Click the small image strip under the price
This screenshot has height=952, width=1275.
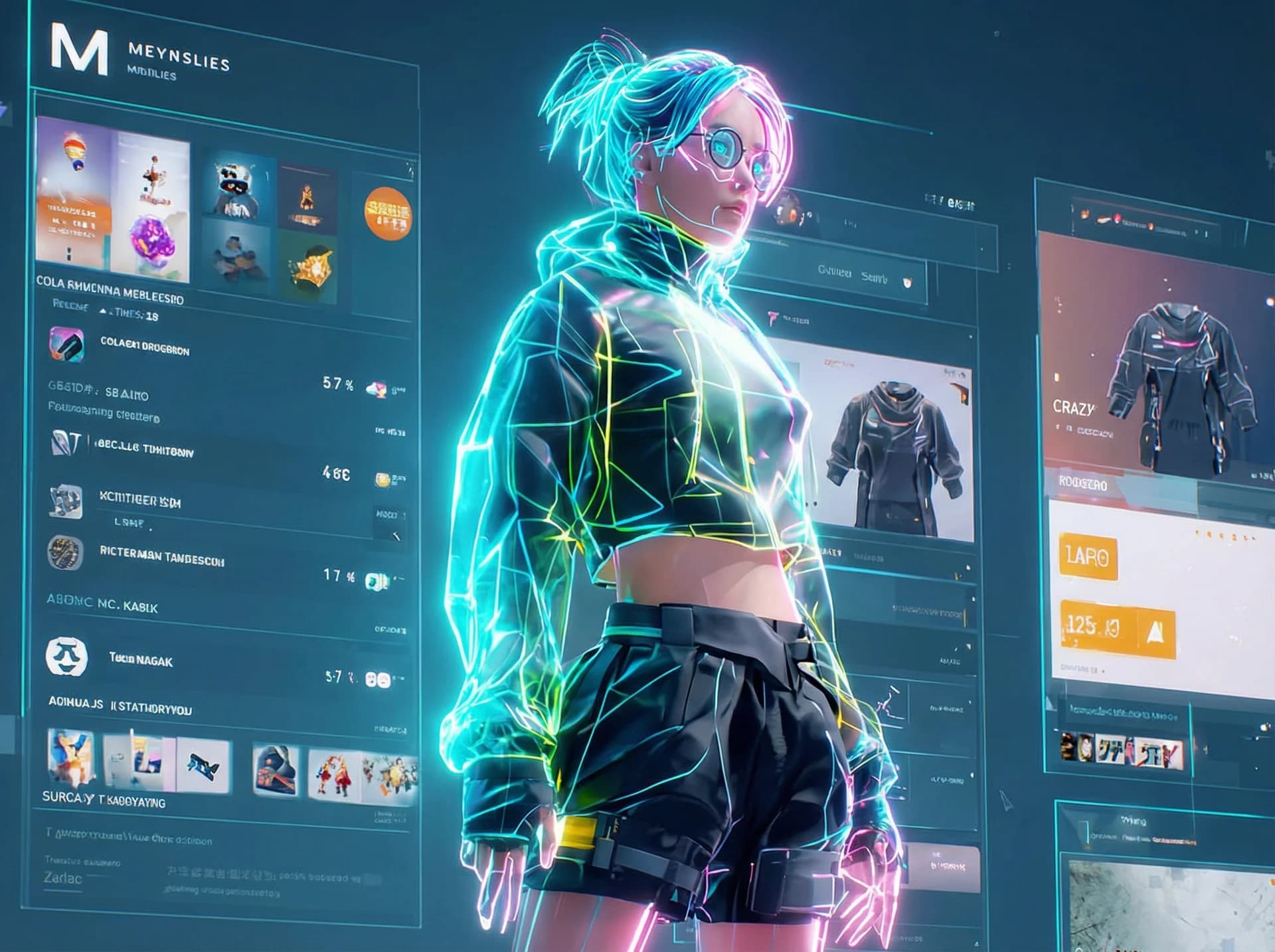coord(1122,750)
